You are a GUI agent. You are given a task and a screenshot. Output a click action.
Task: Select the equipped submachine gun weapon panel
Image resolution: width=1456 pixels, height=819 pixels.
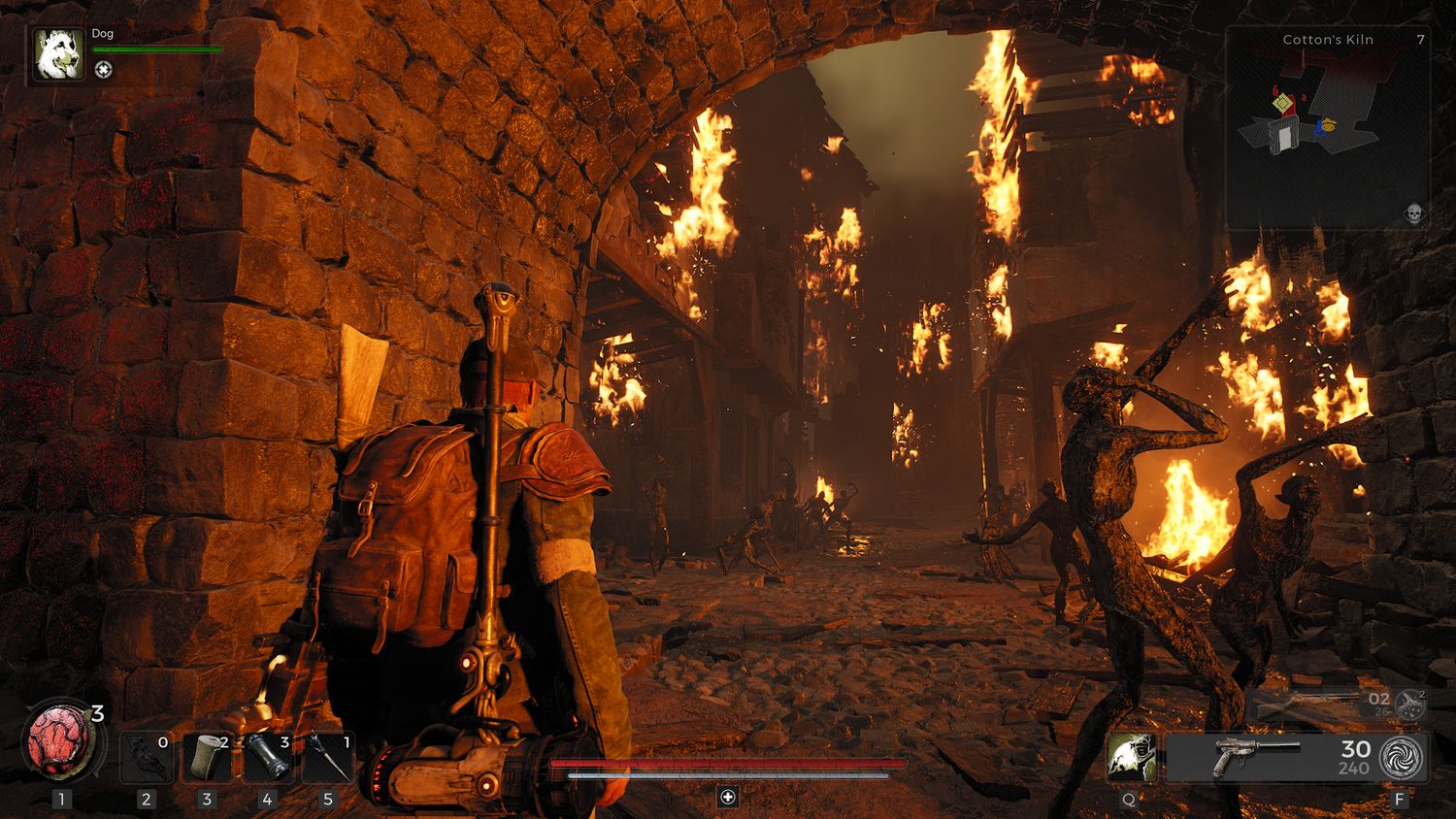1272,757
